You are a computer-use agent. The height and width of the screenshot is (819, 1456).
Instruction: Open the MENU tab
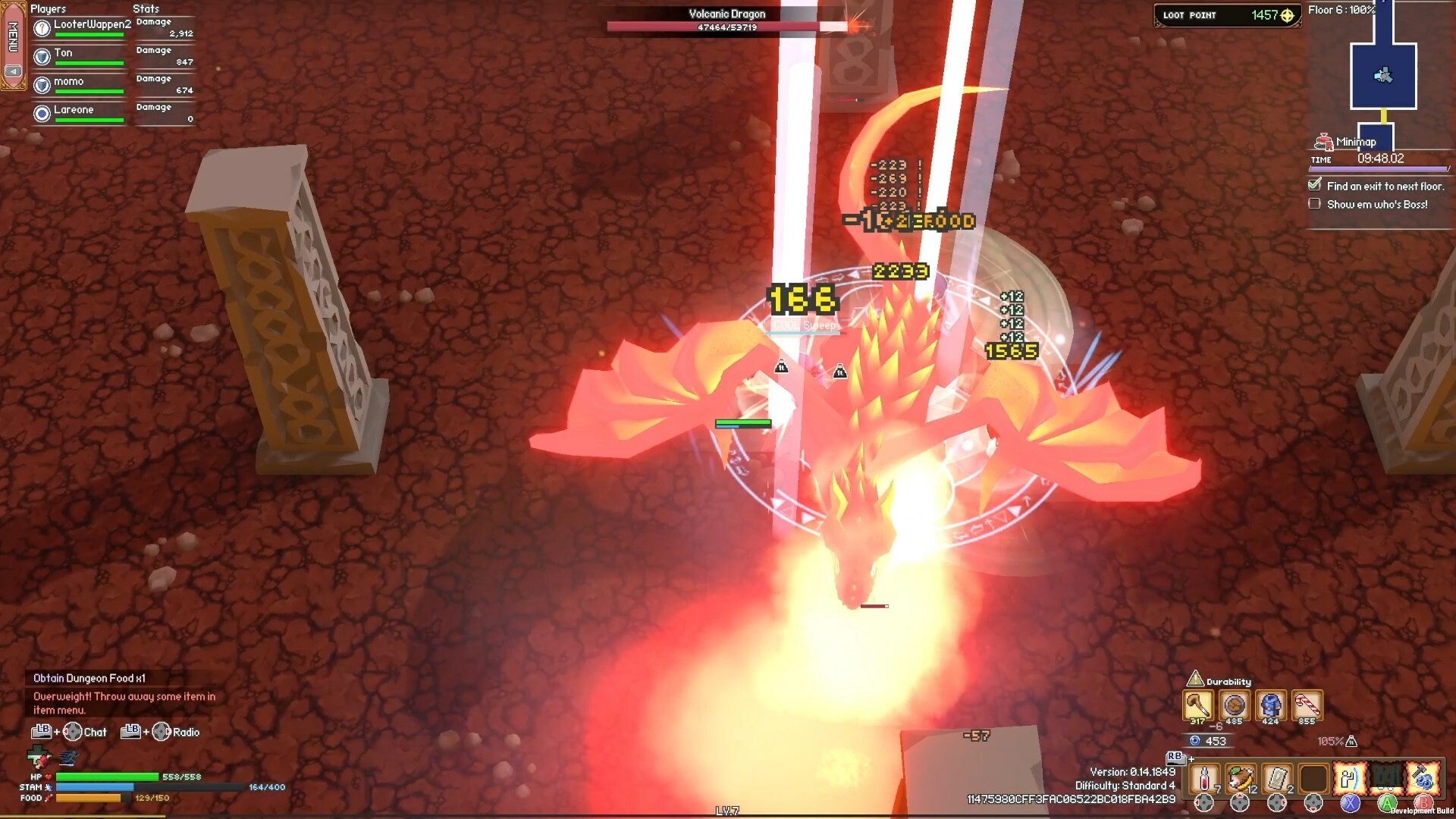pos(13,38)
